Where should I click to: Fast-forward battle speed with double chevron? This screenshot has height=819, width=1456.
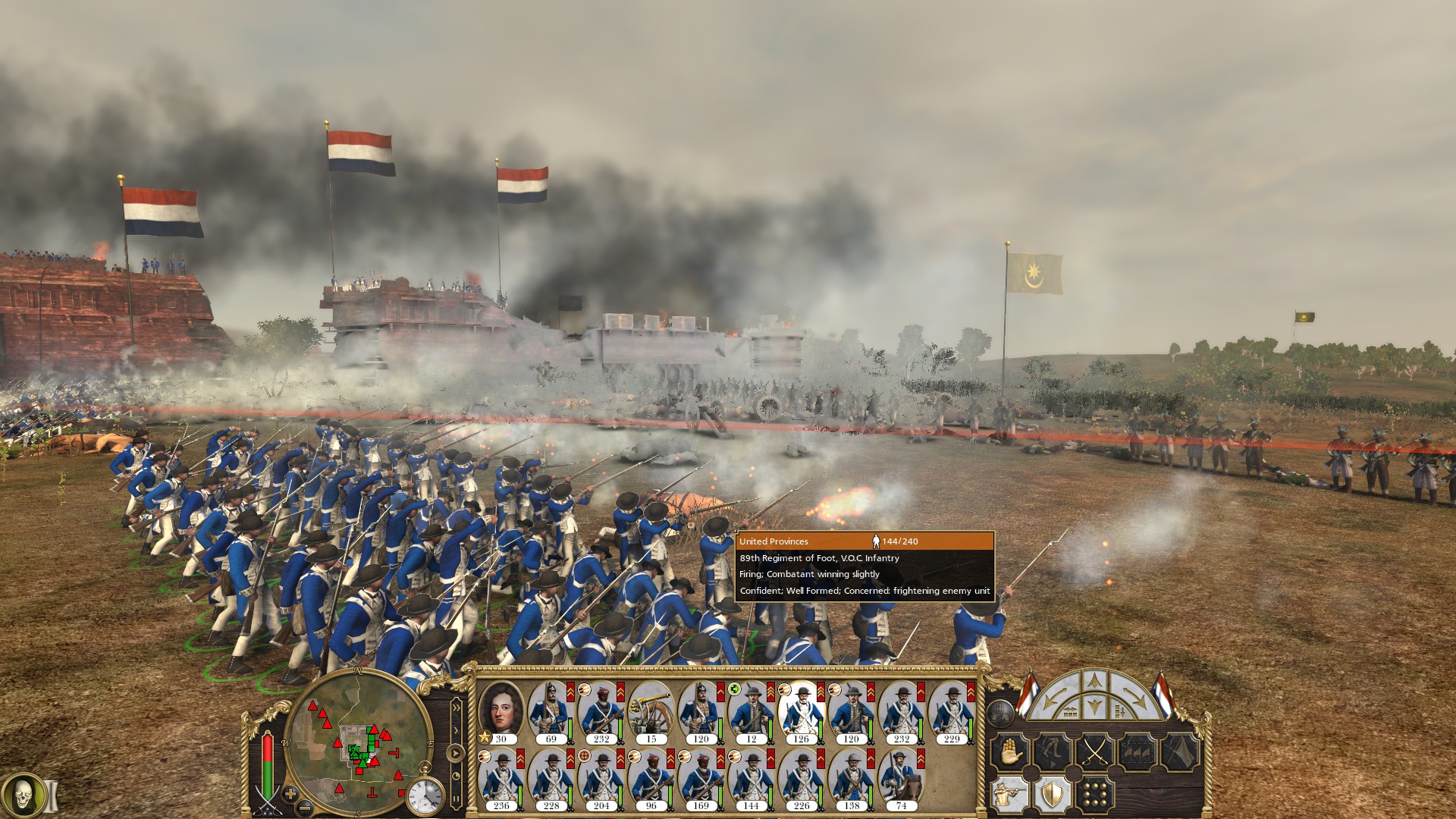(x=457, y=707)
